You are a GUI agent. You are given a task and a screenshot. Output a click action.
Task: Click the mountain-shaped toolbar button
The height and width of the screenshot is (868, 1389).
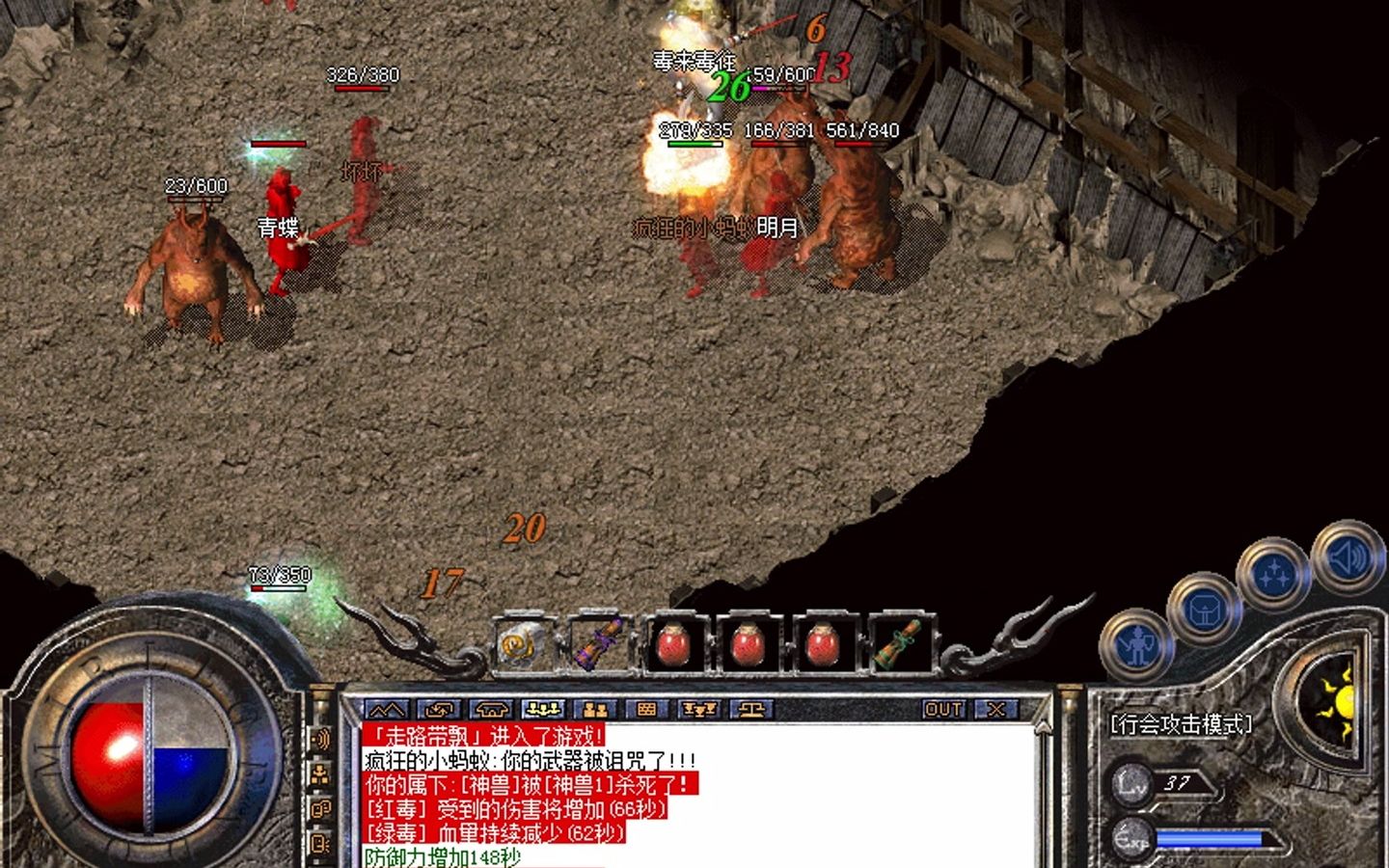[x=388, y=711]
